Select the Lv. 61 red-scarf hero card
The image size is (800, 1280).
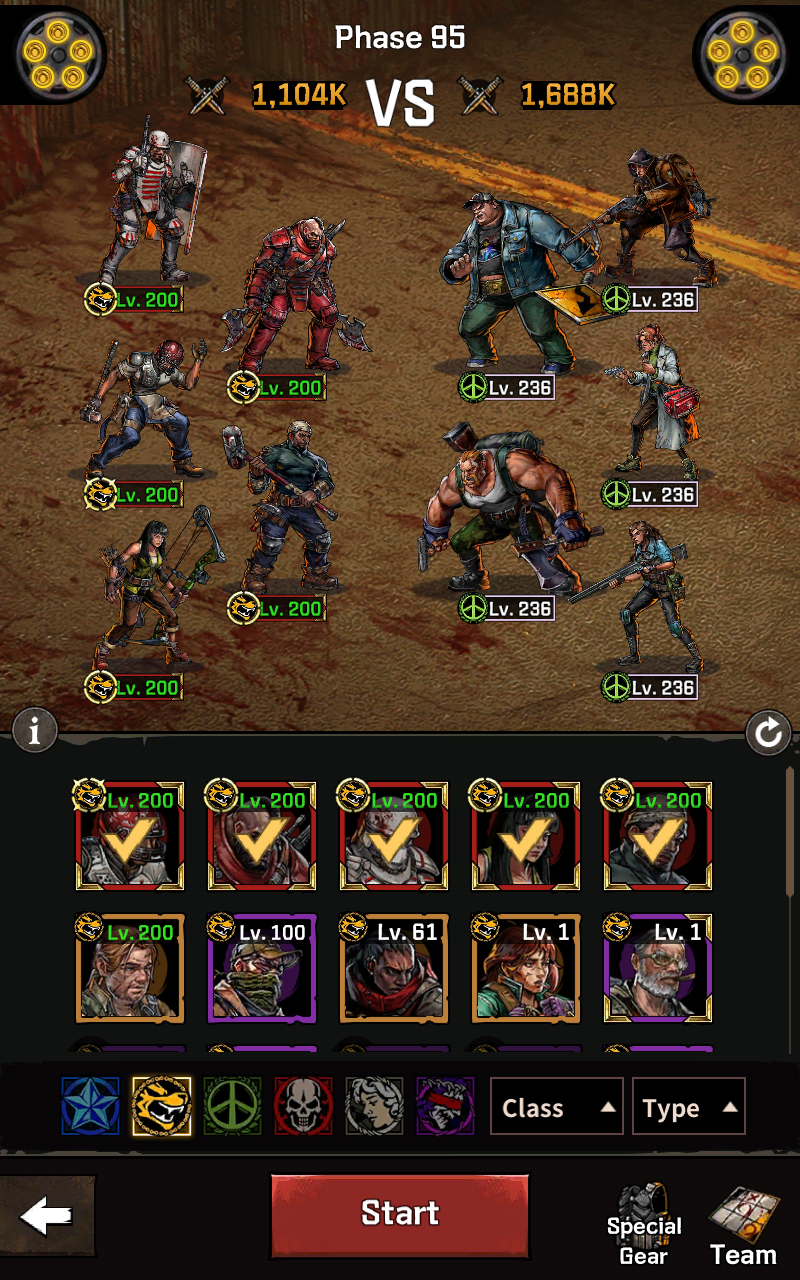point(393,969)
